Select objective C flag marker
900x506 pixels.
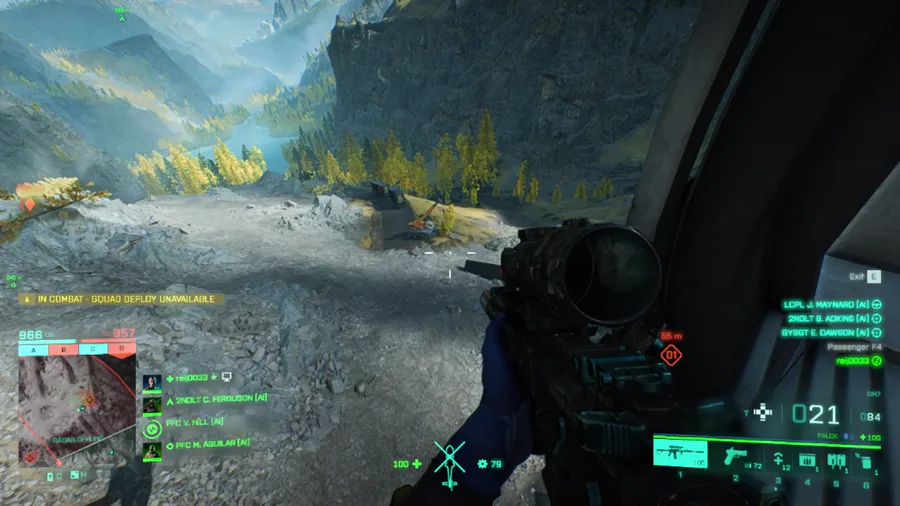point(92,349)
